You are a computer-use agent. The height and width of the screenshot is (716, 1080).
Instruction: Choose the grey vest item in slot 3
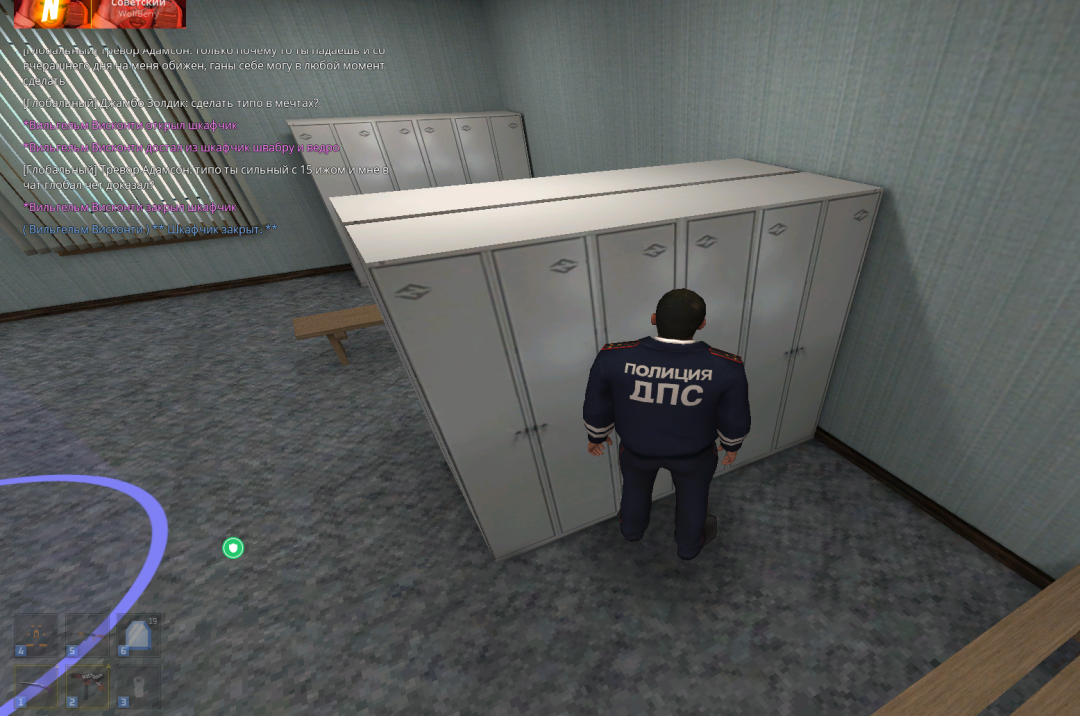(138, 687)
